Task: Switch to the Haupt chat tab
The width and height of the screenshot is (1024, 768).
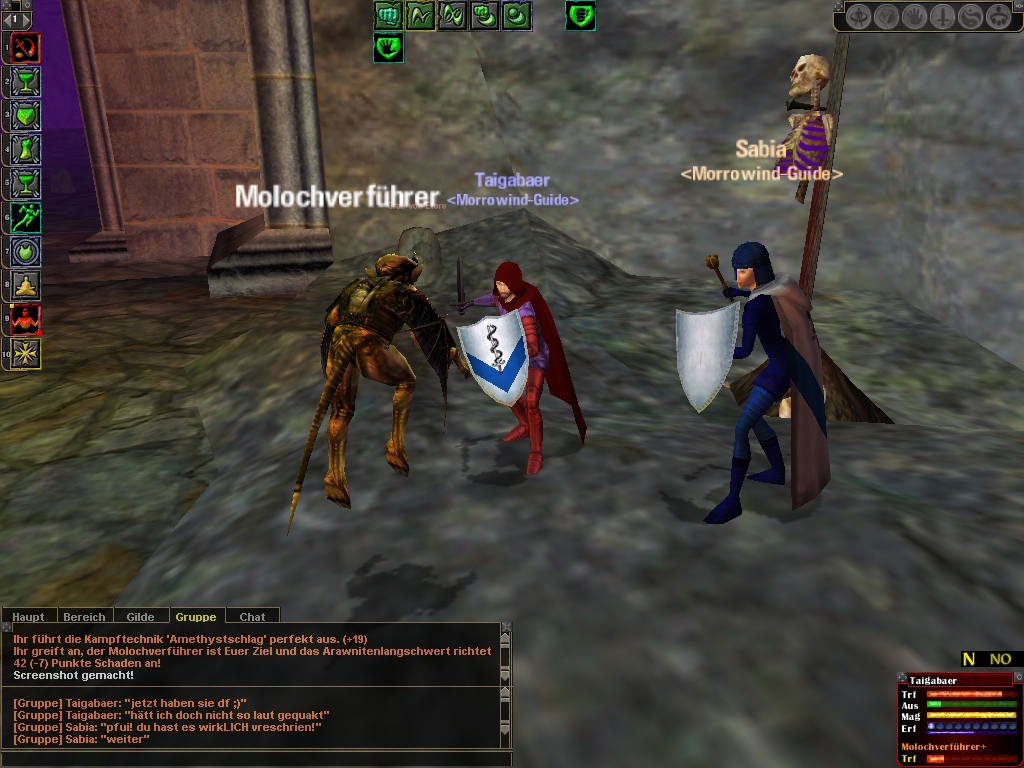Action: tap(29, 617)
